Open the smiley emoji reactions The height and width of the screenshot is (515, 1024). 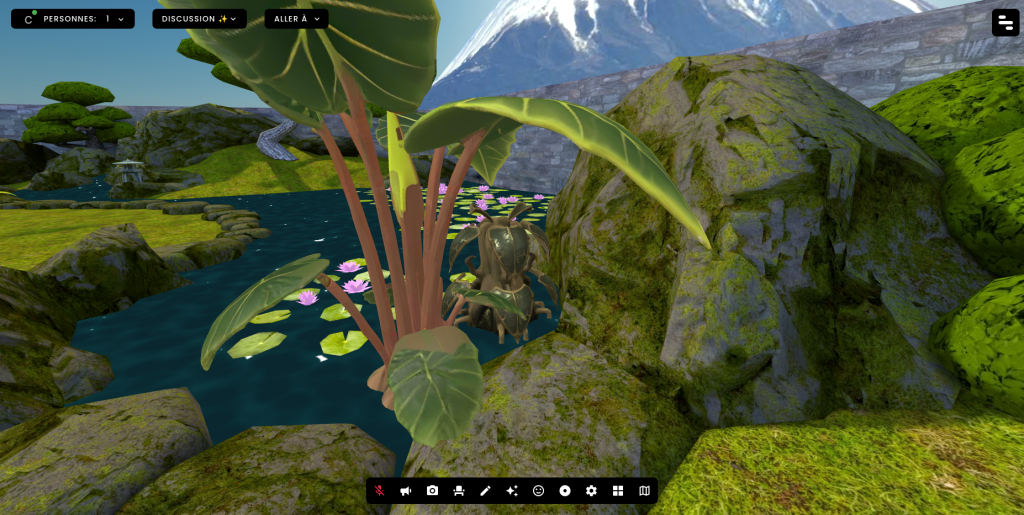[x=538, y=491]
